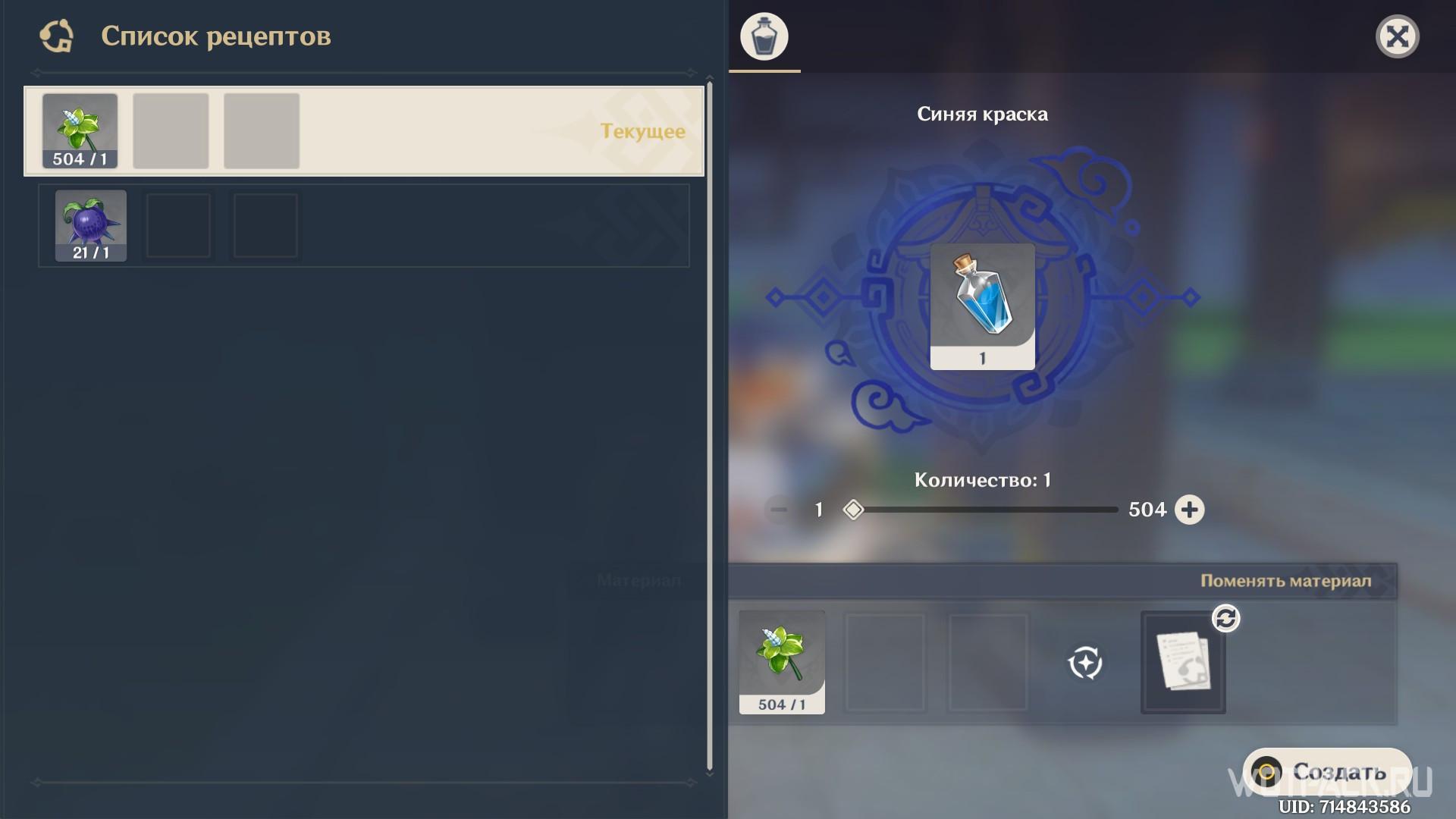Viewport: 1456px width, 819px height.
Task: Decrease quantity with the minus button
Action: 779,510
